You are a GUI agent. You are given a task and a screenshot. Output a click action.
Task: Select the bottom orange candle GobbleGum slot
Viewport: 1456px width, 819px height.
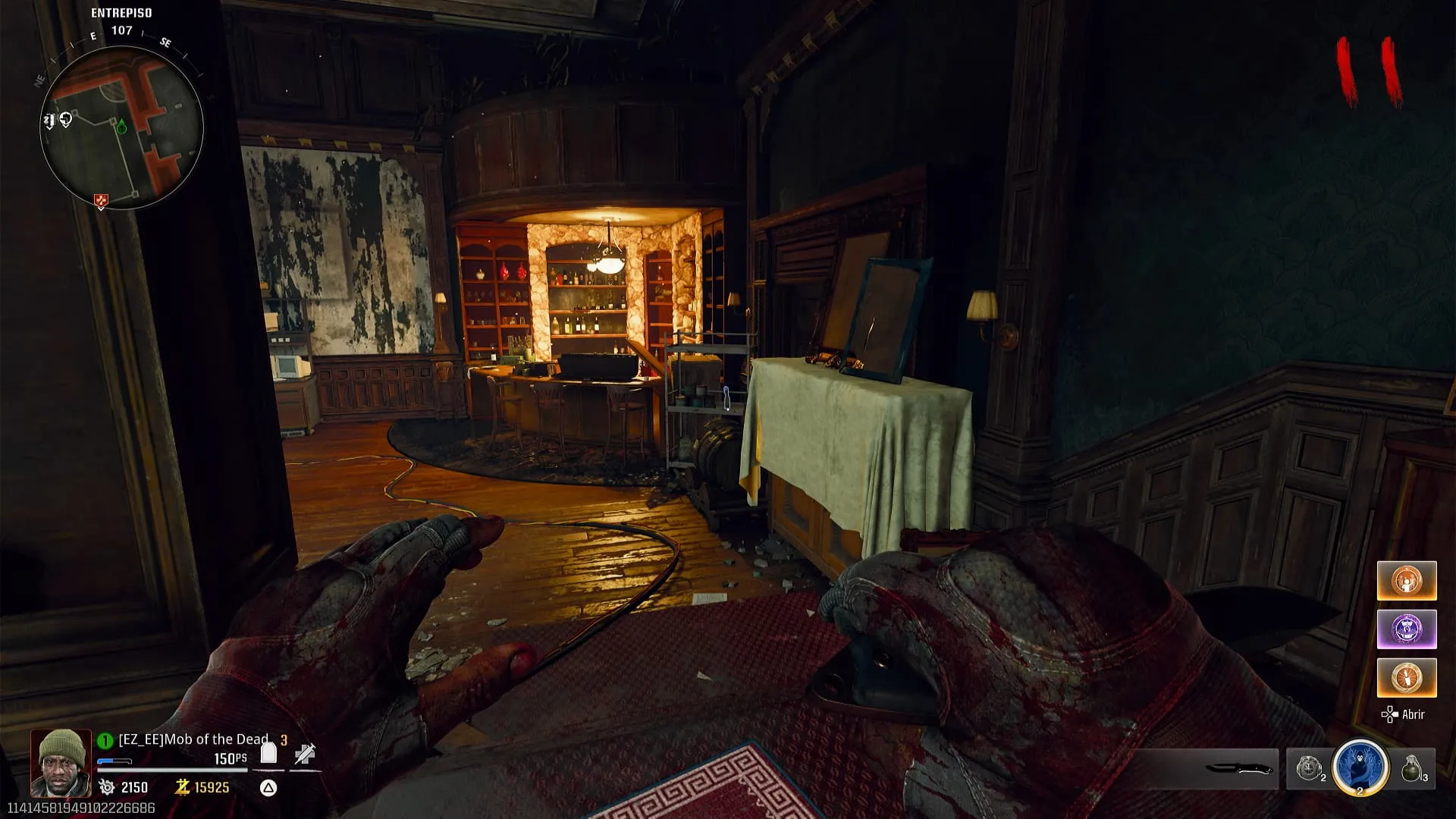pos(1406,678)
